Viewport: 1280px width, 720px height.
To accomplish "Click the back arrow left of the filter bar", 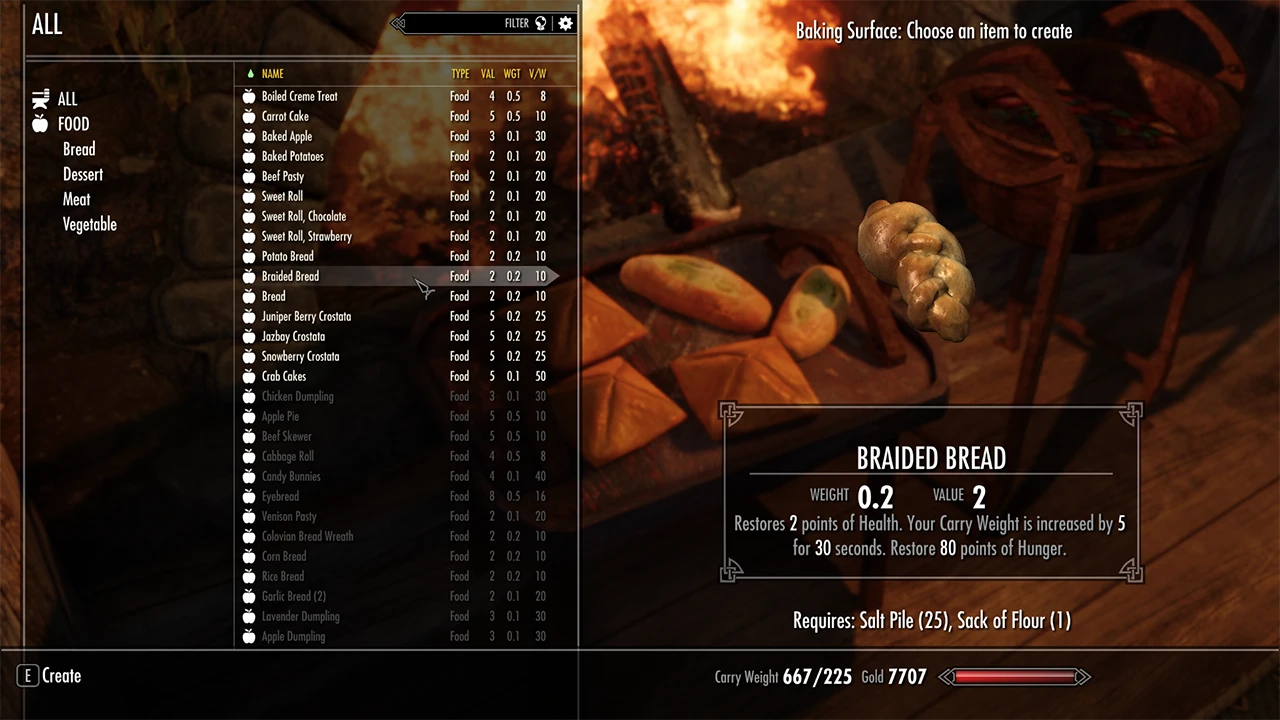I will point(397,23).
